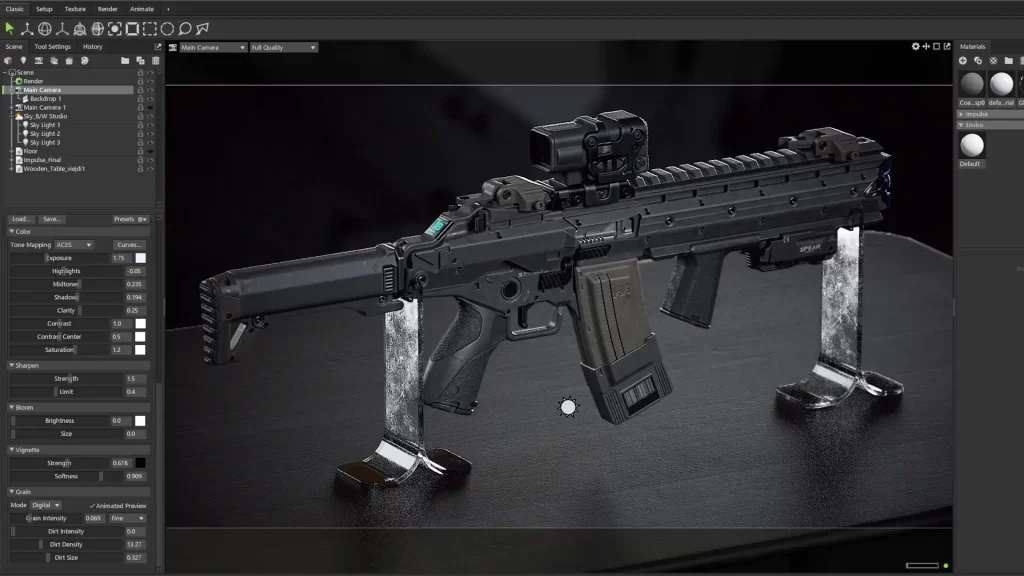Delete selected object with trash icon

pos(155,61)
